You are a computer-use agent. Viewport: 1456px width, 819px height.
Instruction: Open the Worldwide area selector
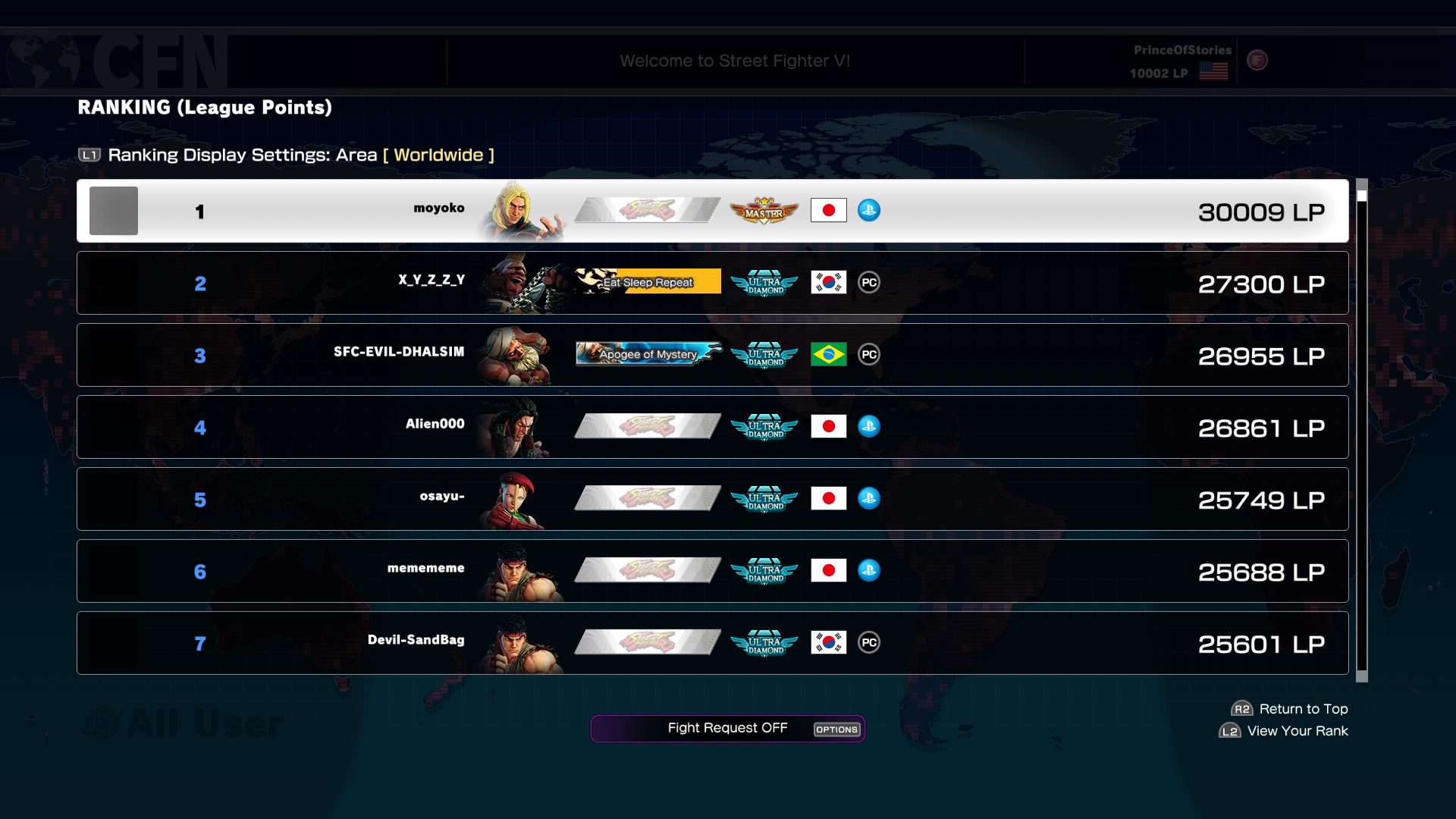pos(438,155)
